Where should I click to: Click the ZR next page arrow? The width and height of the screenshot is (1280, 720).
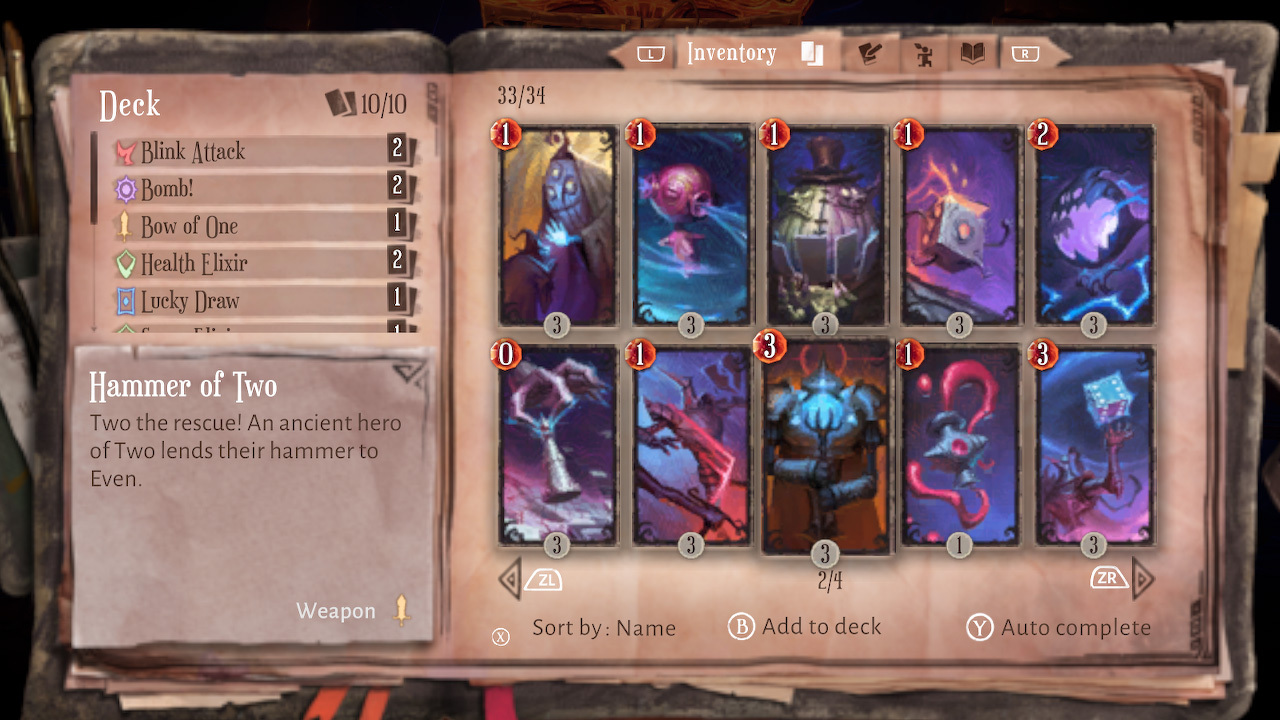click(1109, 578)
